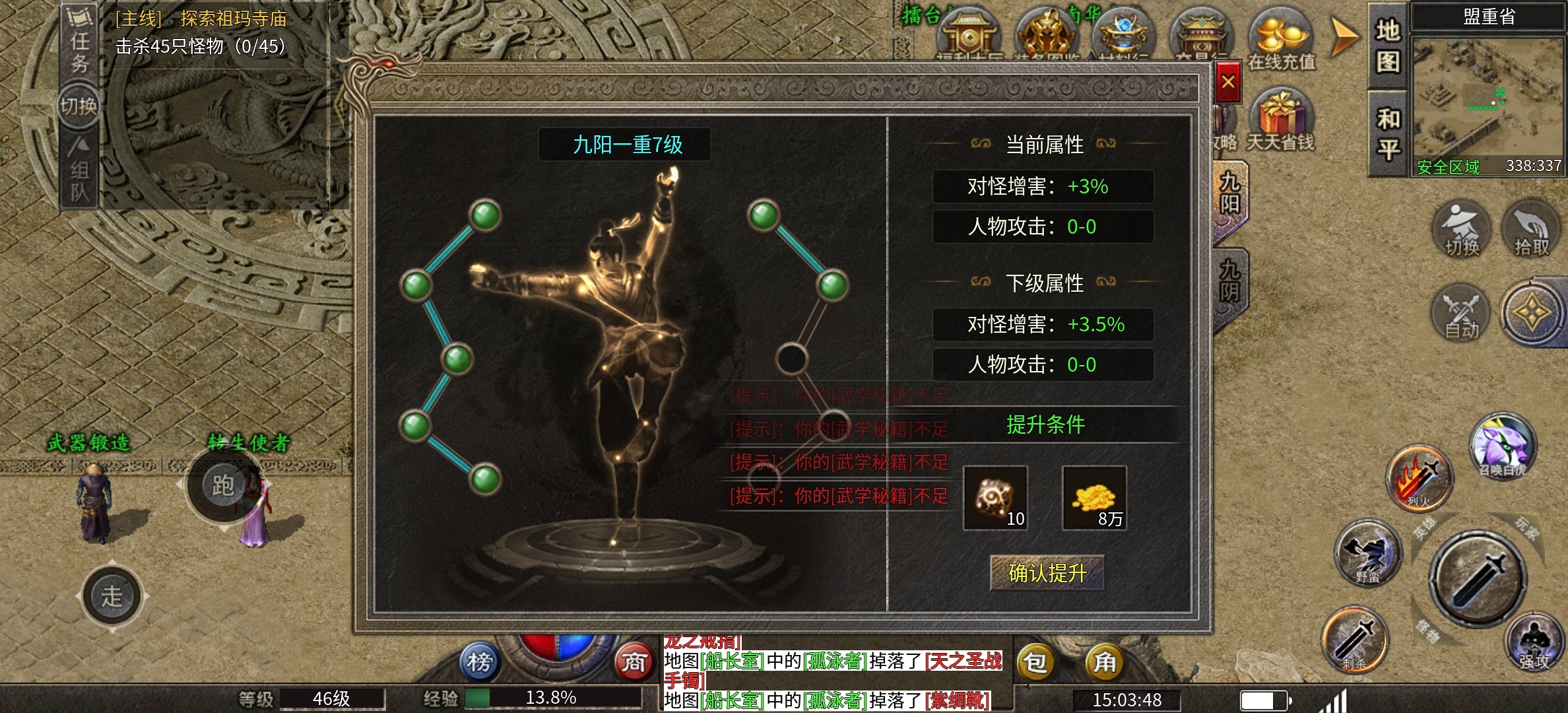
Task: Open the 榜 ranking button
Action: [480, 662]
